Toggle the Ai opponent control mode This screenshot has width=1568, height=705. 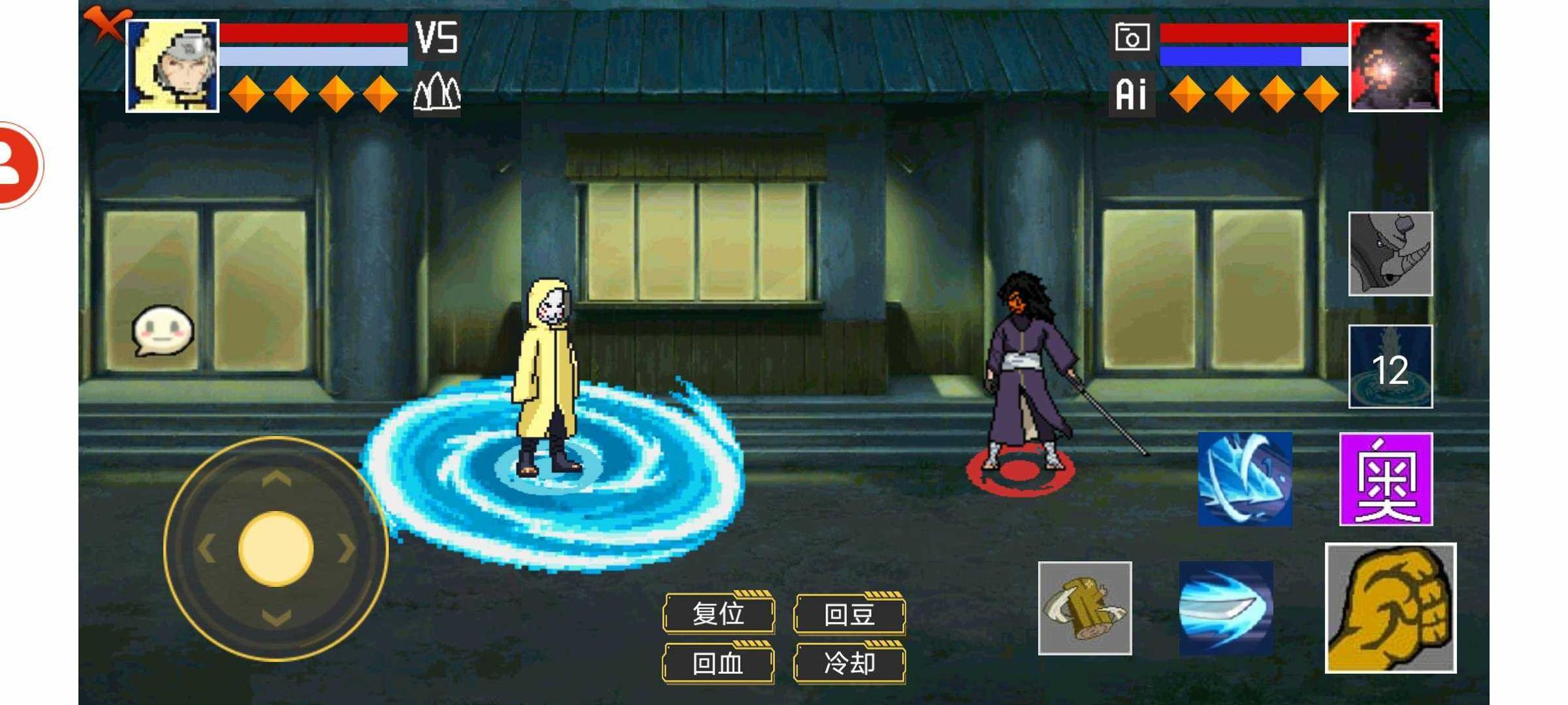1132,96
